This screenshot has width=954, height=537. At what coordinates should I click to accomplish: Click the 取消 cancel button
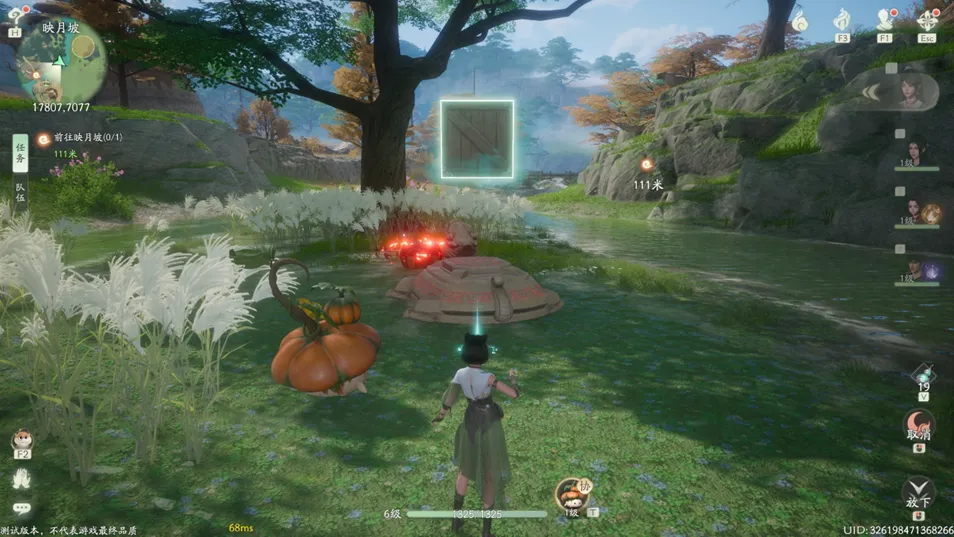[x=918, y=425]
